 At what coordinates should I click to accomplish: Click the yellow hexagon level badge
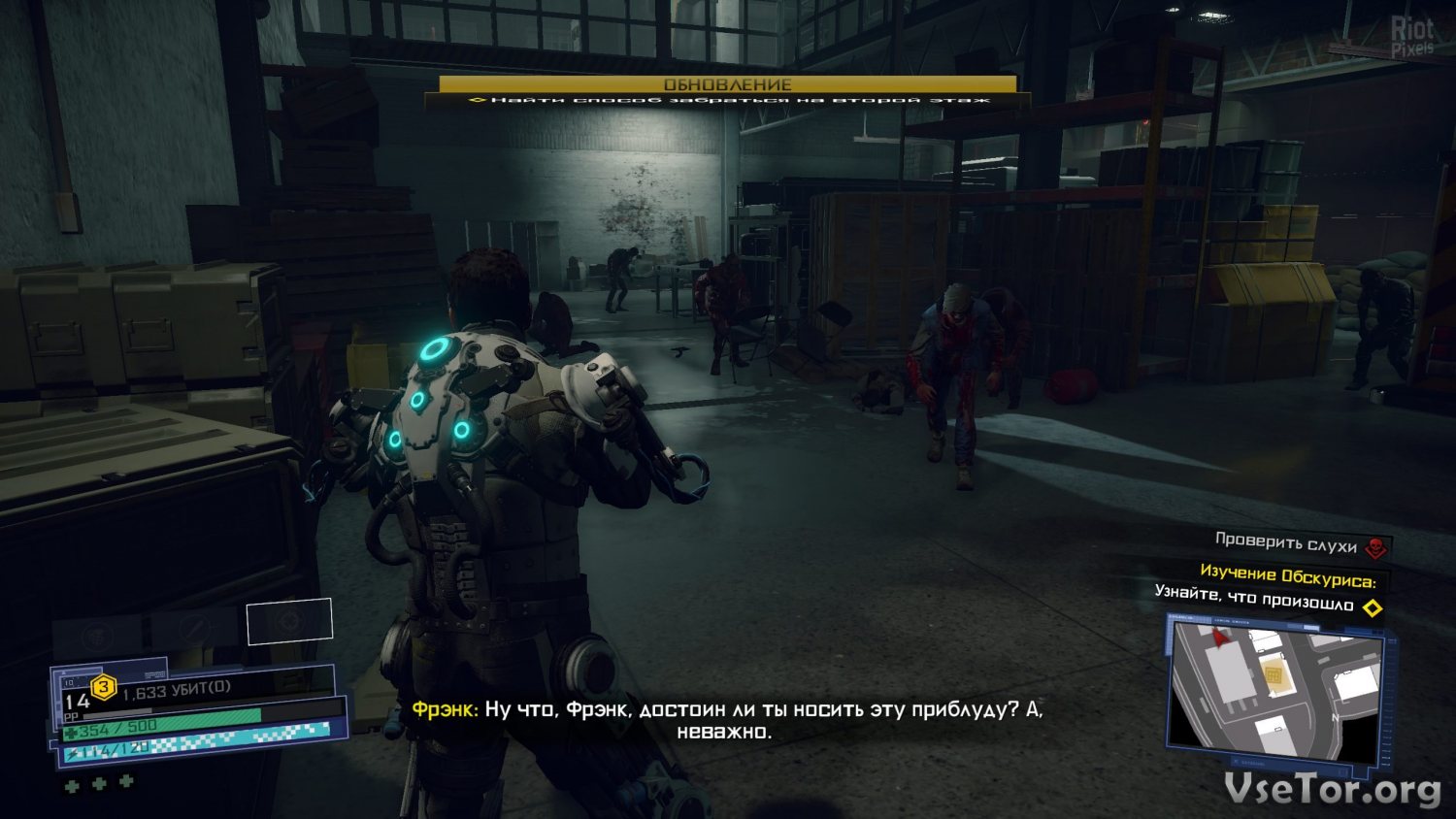click(104, 688)
